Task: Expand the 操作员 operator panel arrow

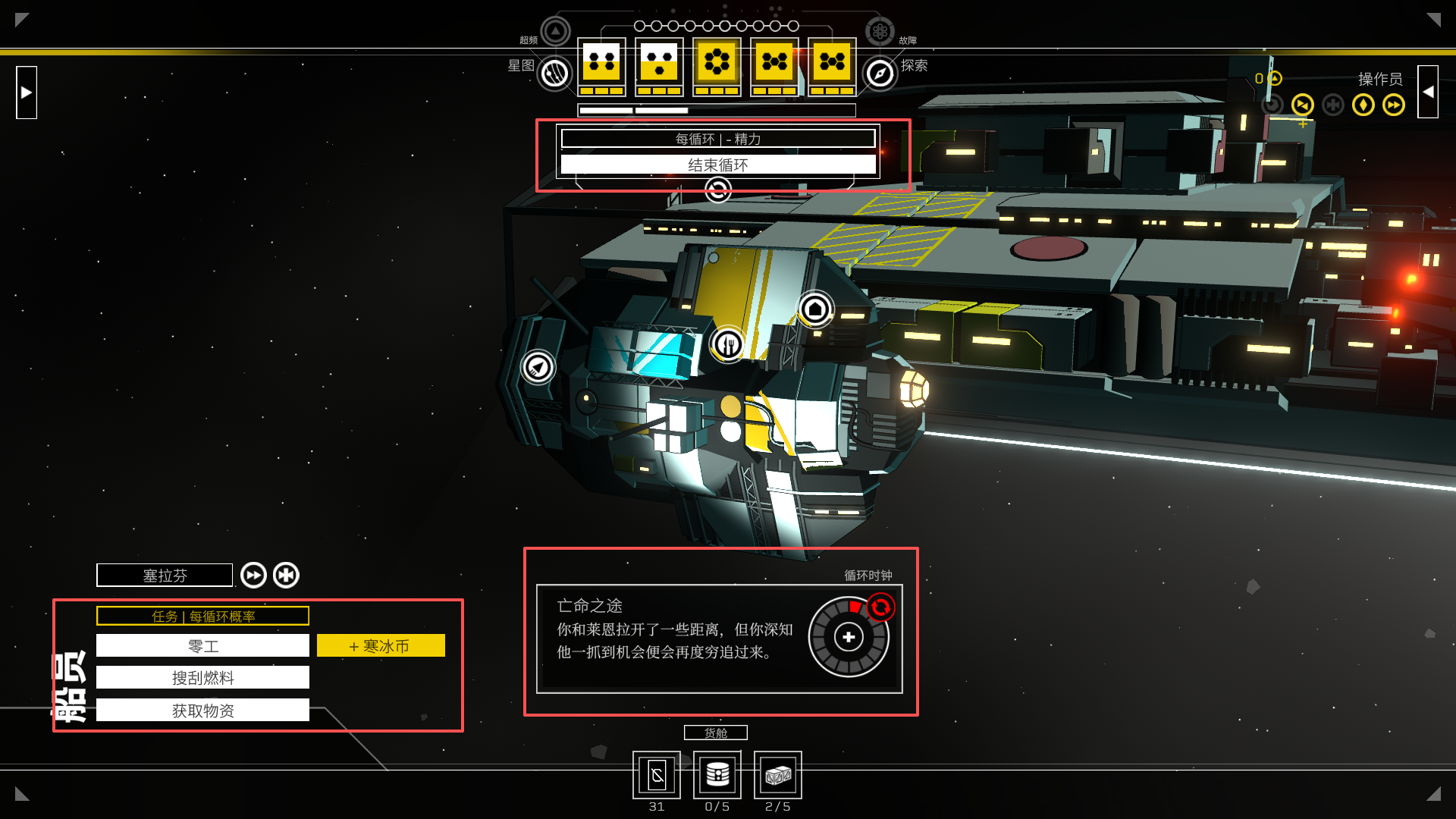Action: (1428, 93)
